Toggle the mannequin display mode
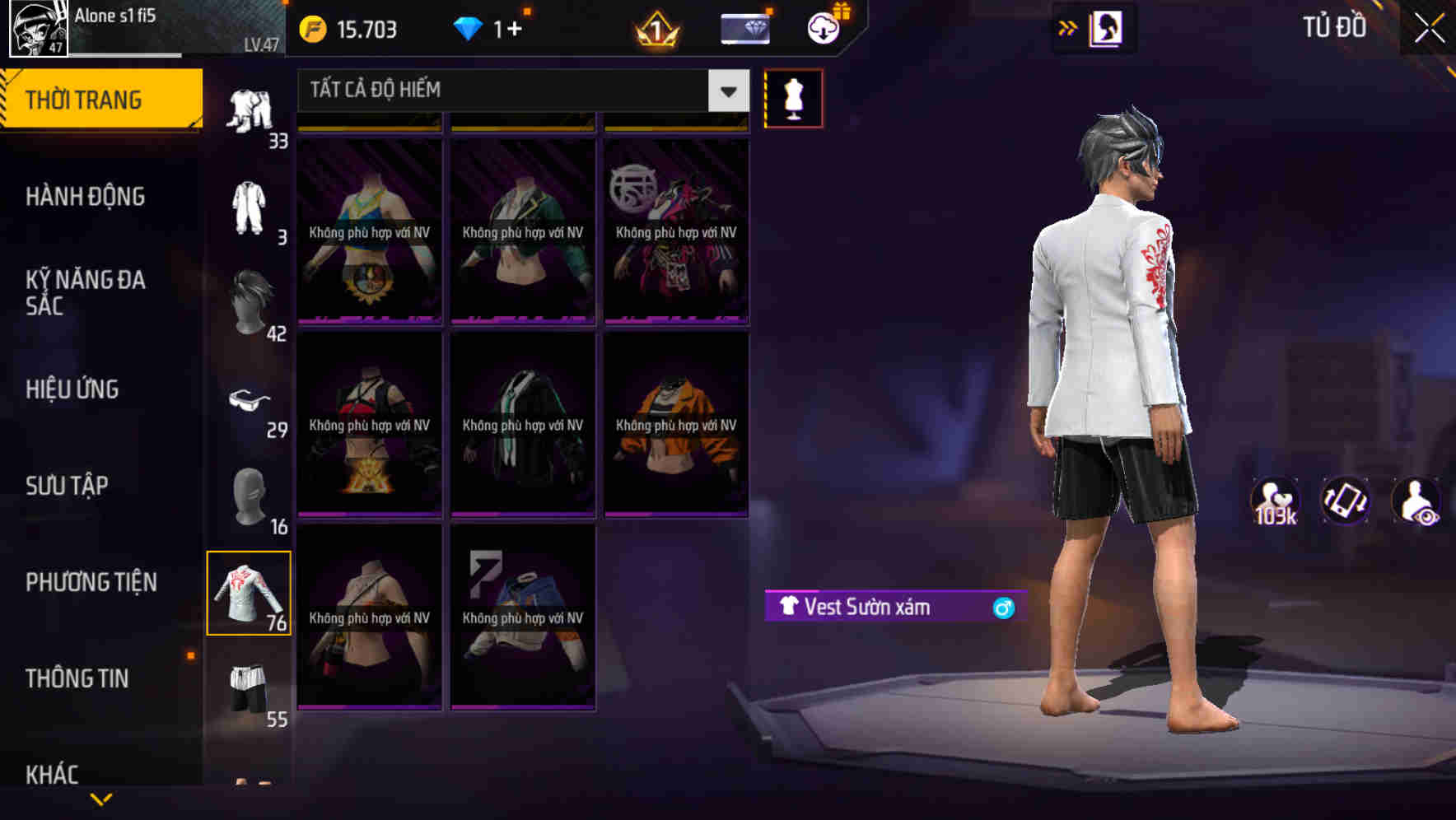 click(x=794, y=97)
